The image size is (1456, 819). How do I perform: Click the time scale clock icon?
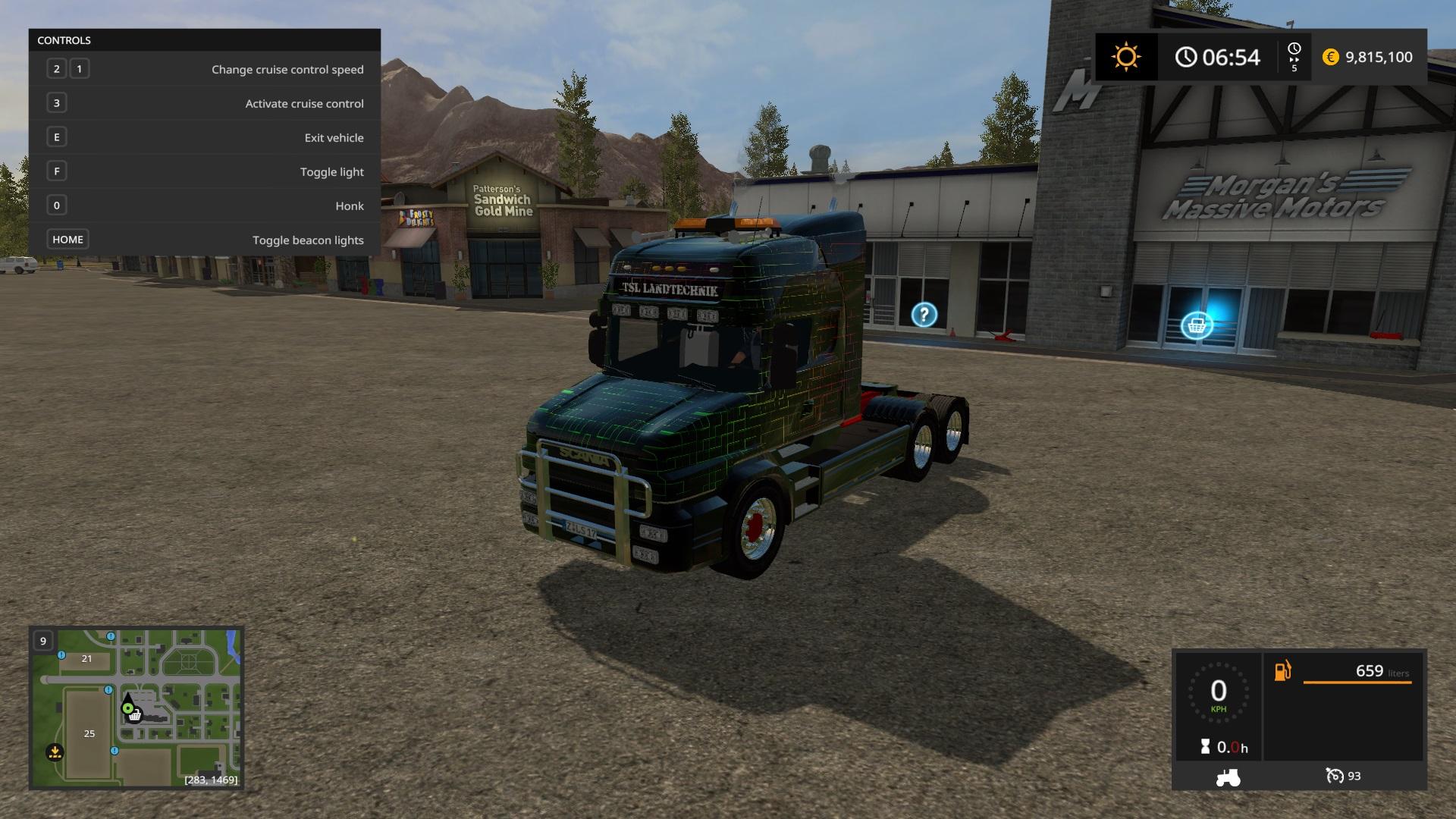coord(1294,49)
